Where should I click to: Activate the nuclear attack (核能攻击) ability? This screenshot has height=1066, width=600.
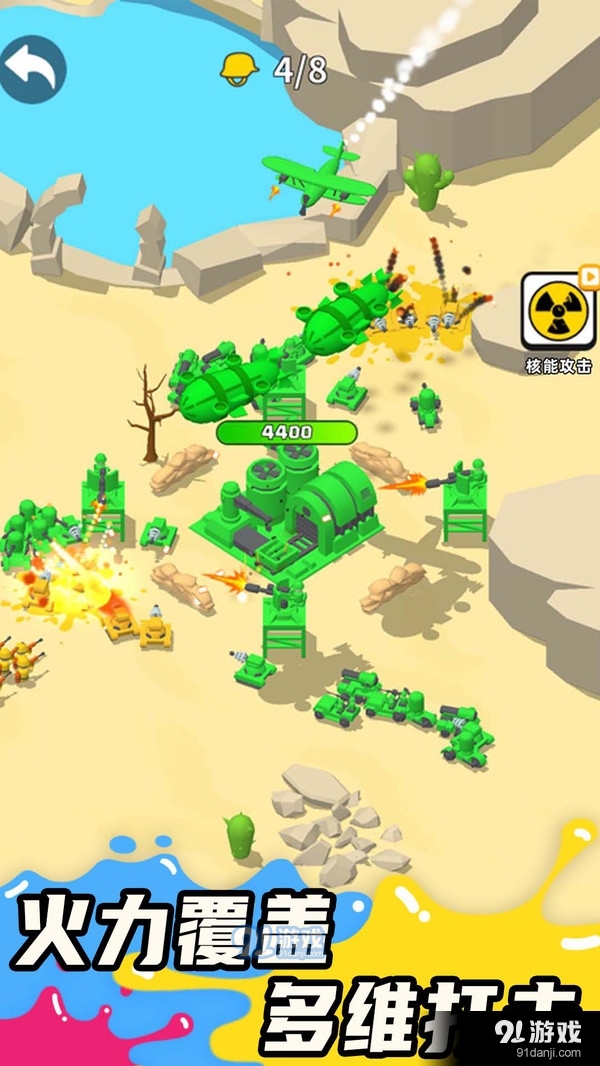558,310
